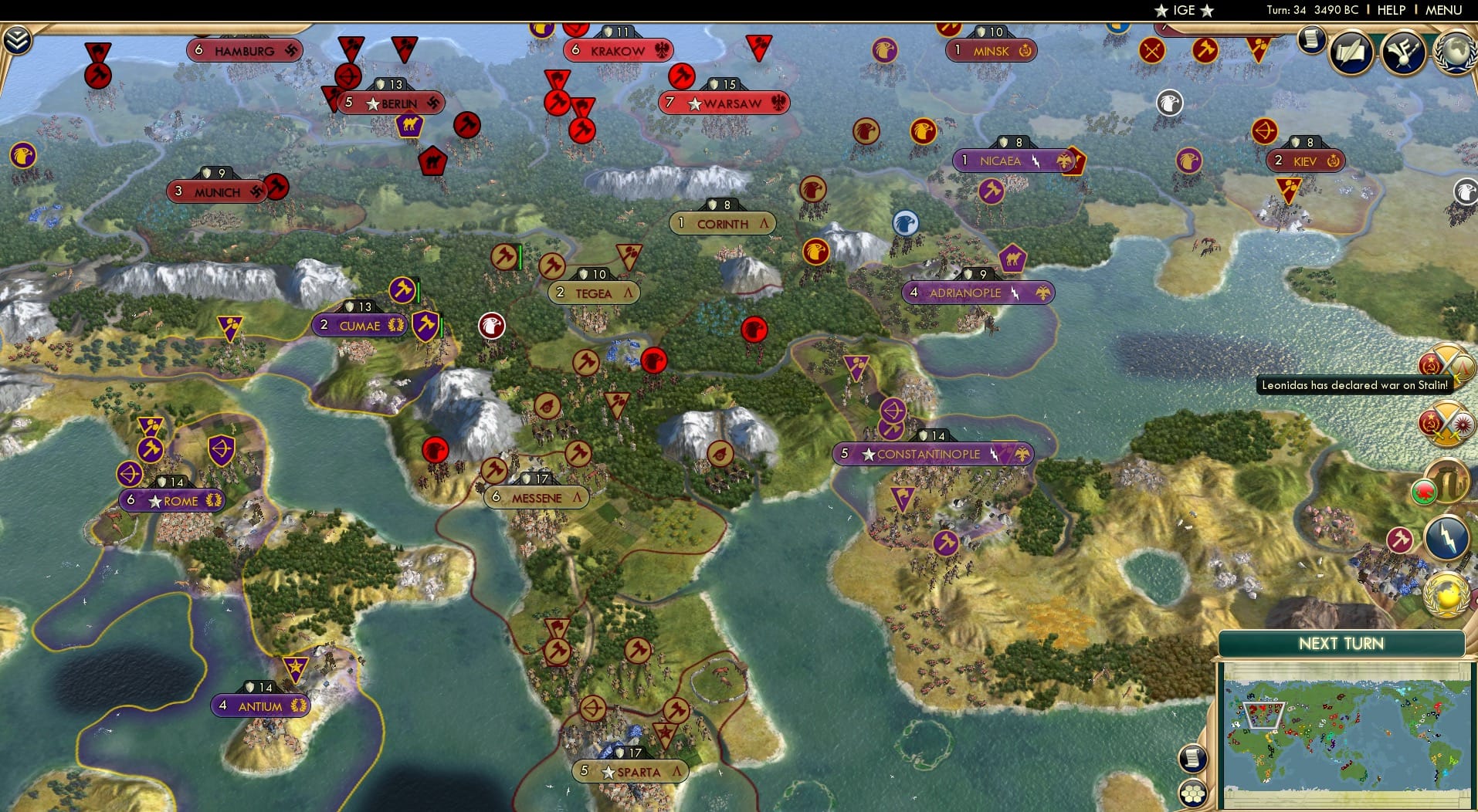Open the Rome city banner
The height and width of the screenshot is (812, 1478).
pyautogui.click(x=171, y=500)
